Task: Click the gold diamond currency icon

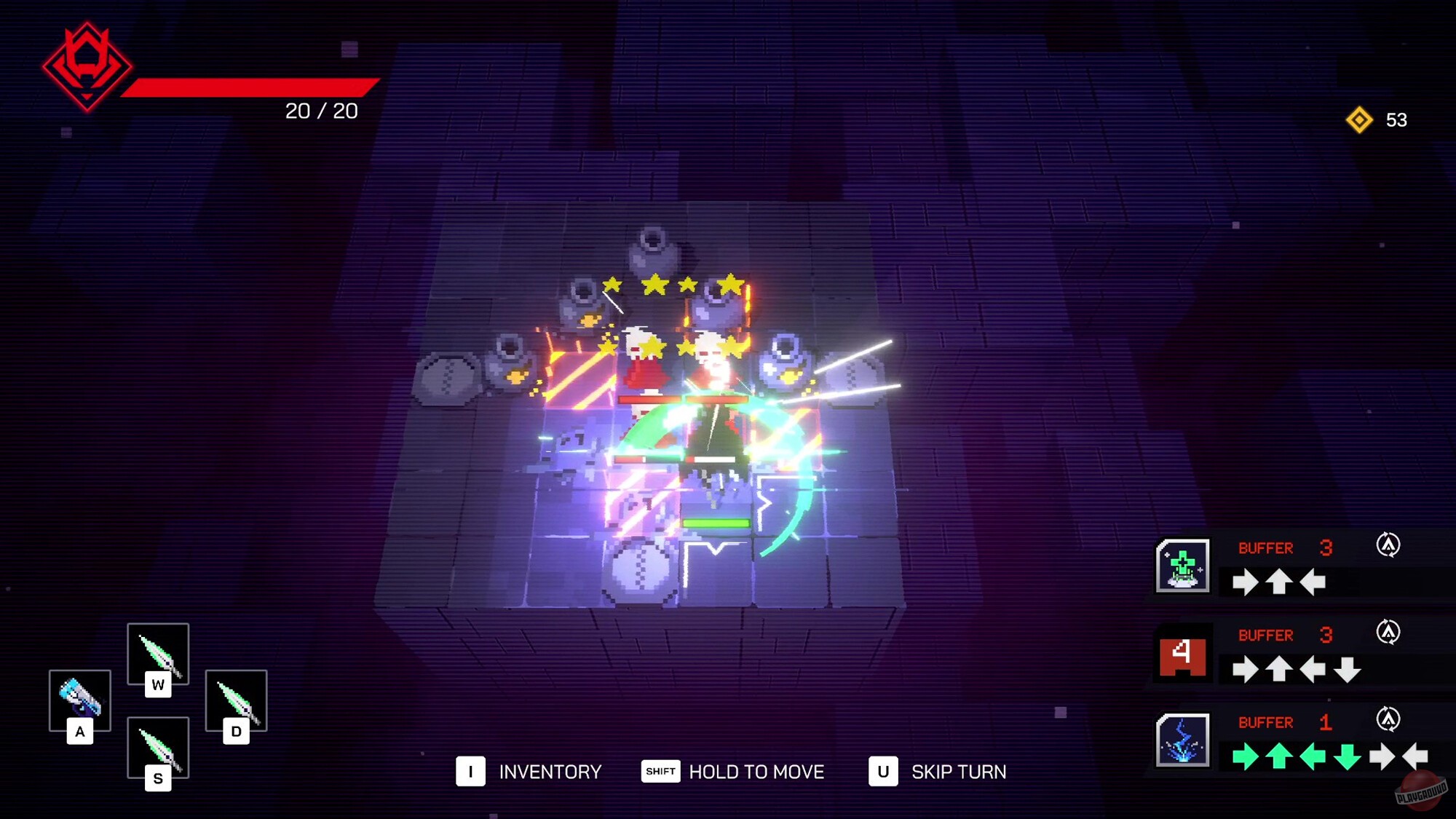Action: click(x=1361, y=120)
